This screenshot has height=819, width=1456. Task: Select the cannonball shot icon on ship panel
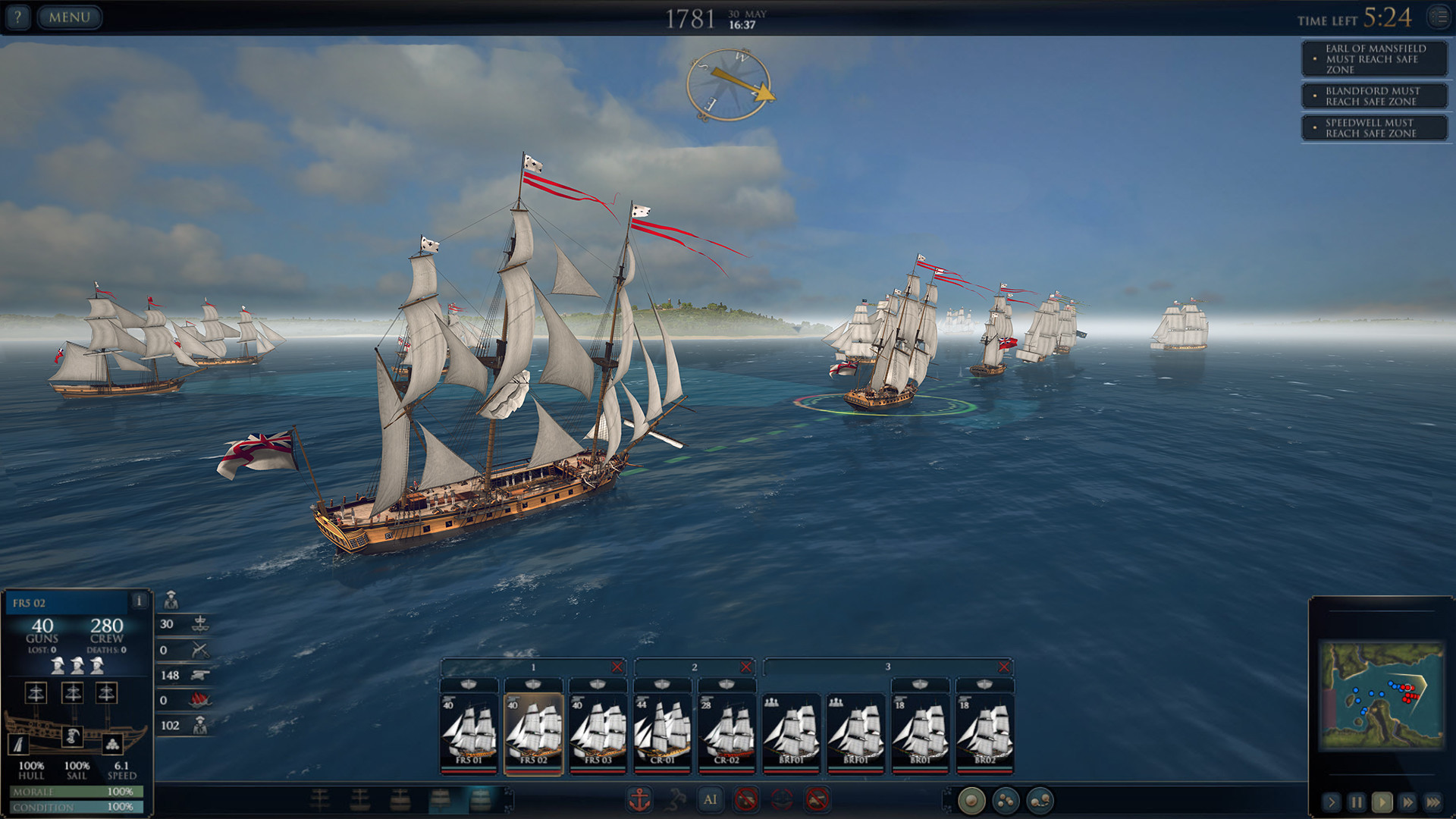[113, 745]
